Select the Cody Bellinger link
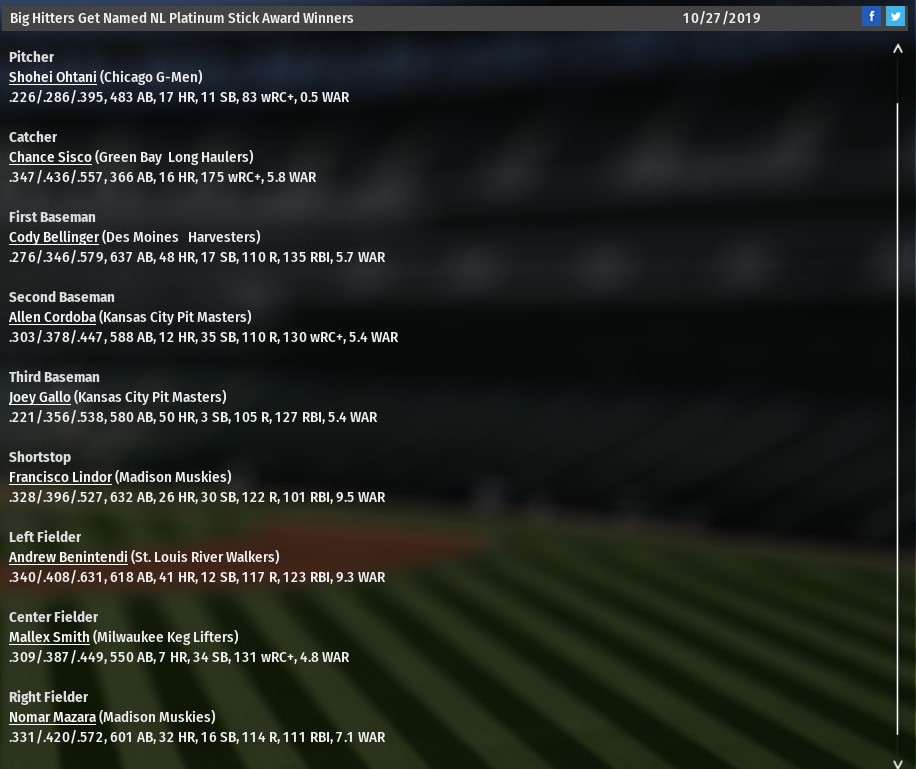Image resolution: width=916 pixels, height=769 pixels. (x=54, y=237)
